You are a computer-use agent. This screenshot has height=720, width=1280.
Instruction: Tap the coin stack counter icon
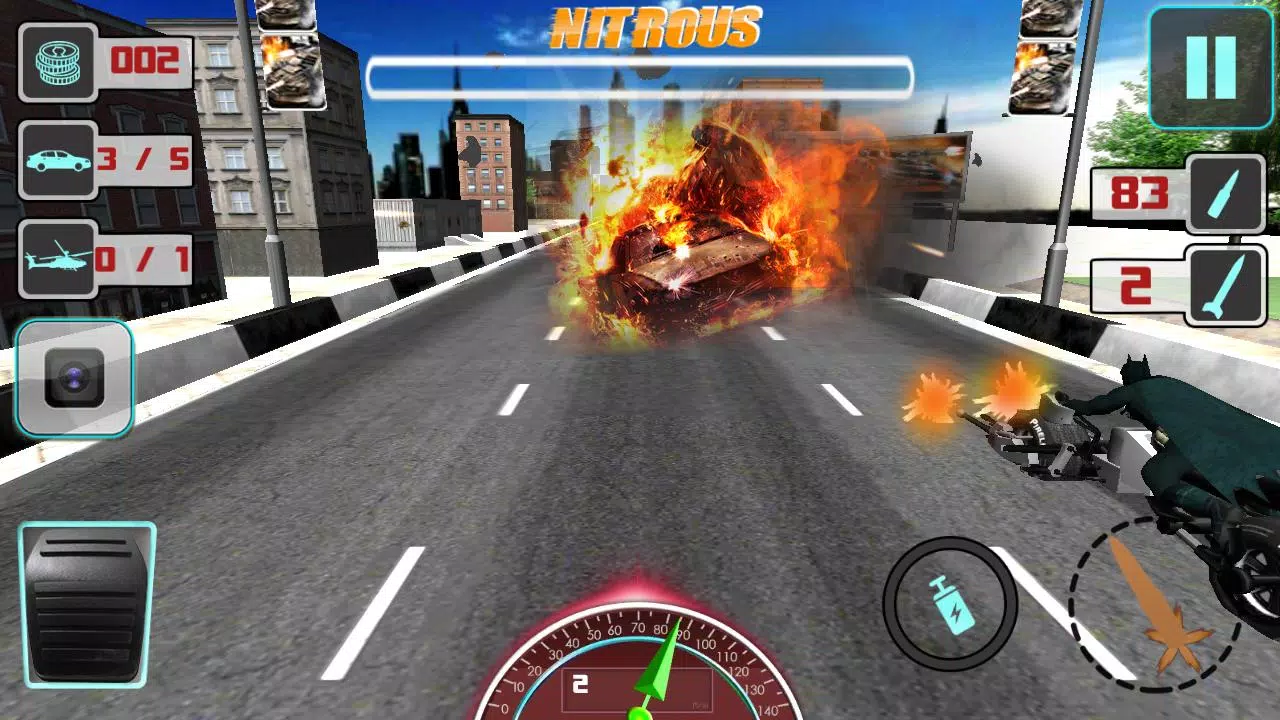(x=55, y=62)
